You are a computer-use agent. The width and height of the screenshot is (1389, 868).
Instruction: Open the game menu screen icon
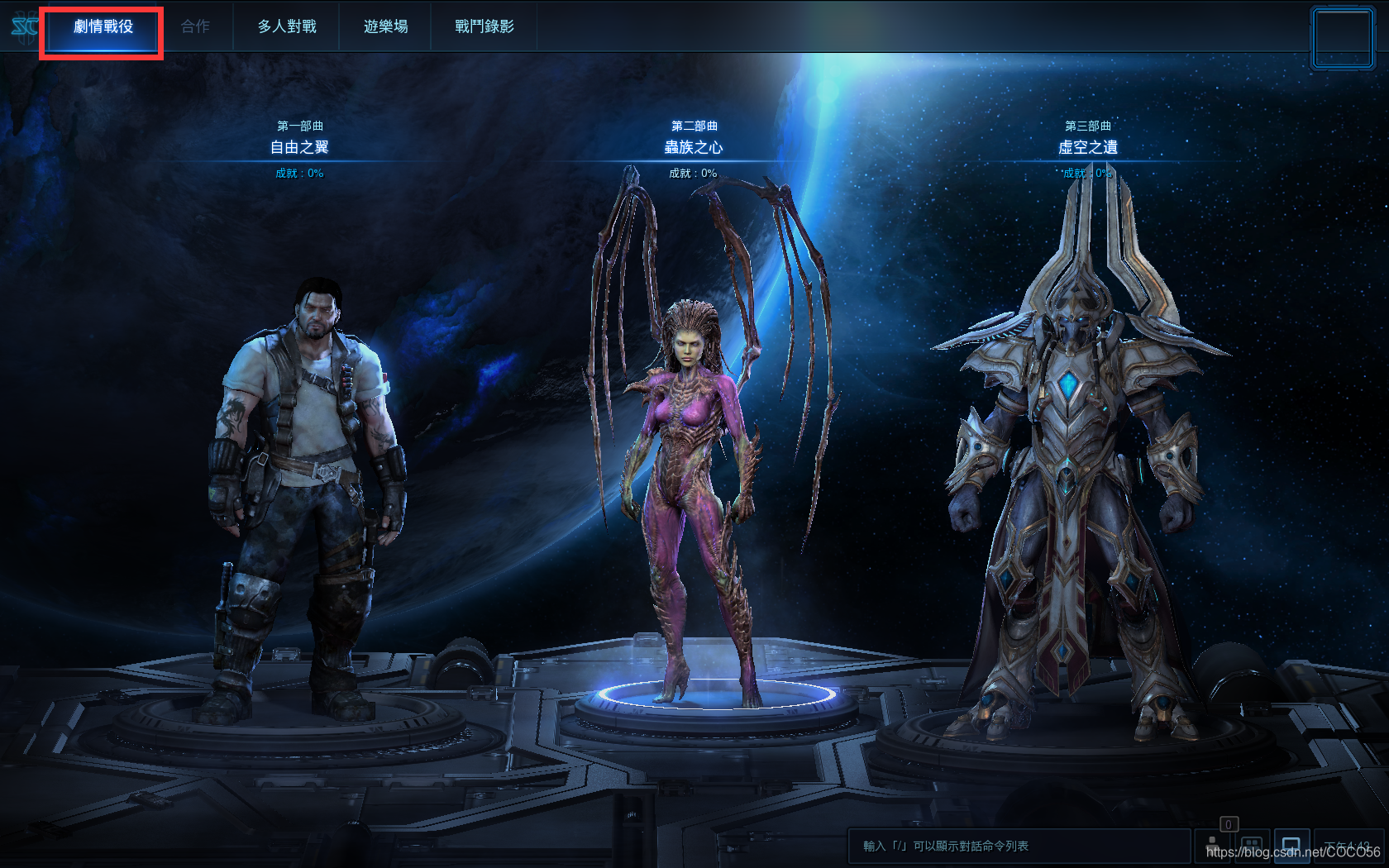(1291, 846)
